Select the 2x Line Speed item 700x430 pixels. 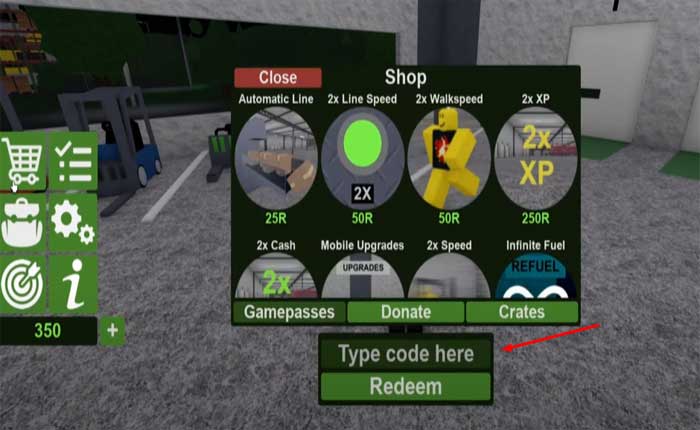[361, 158]
